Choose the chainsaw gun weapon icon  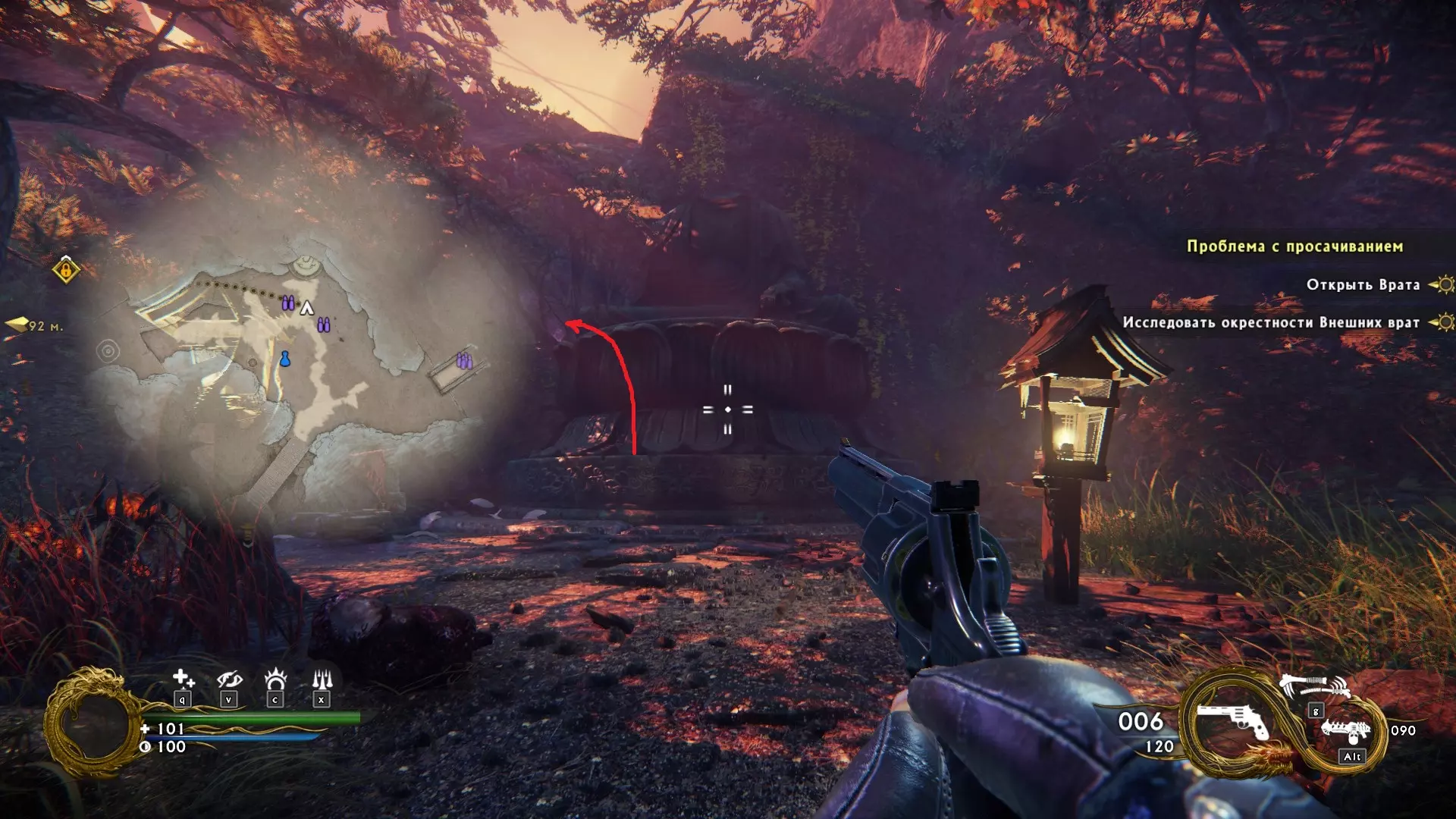pyautogui.click(x=1347, y=732)
